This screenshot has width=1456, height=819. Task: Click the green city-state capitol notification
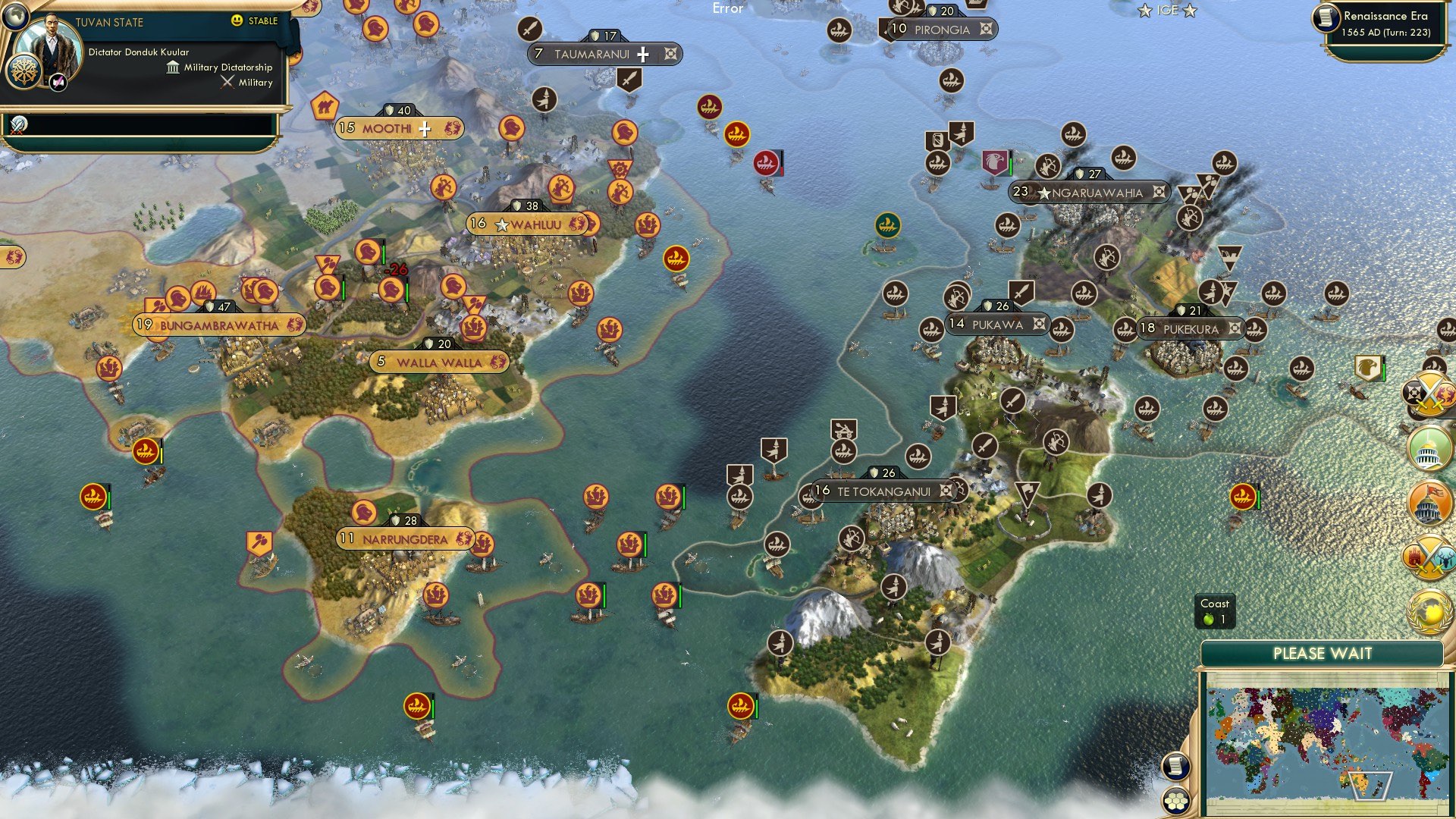pos(1429,448)
